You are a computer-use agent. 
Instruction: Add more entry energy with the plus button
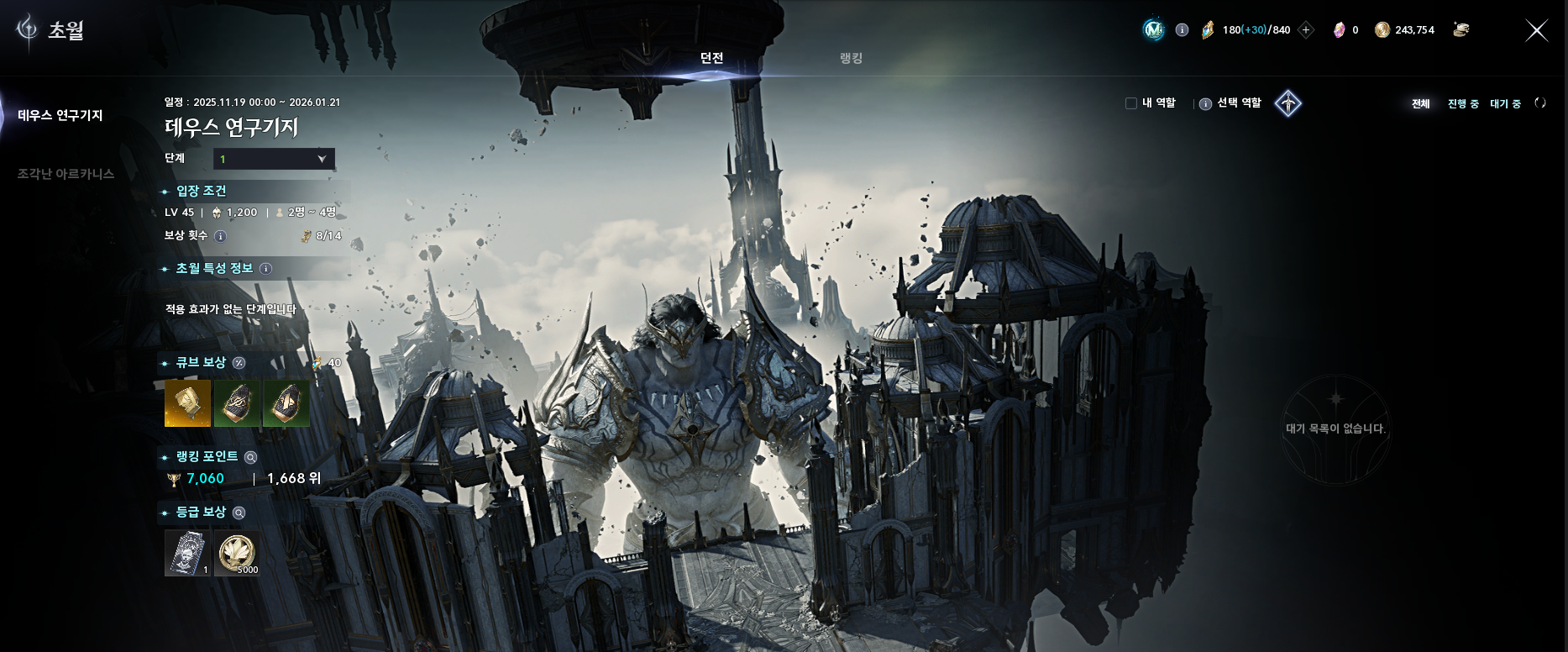click(1306, 30)
